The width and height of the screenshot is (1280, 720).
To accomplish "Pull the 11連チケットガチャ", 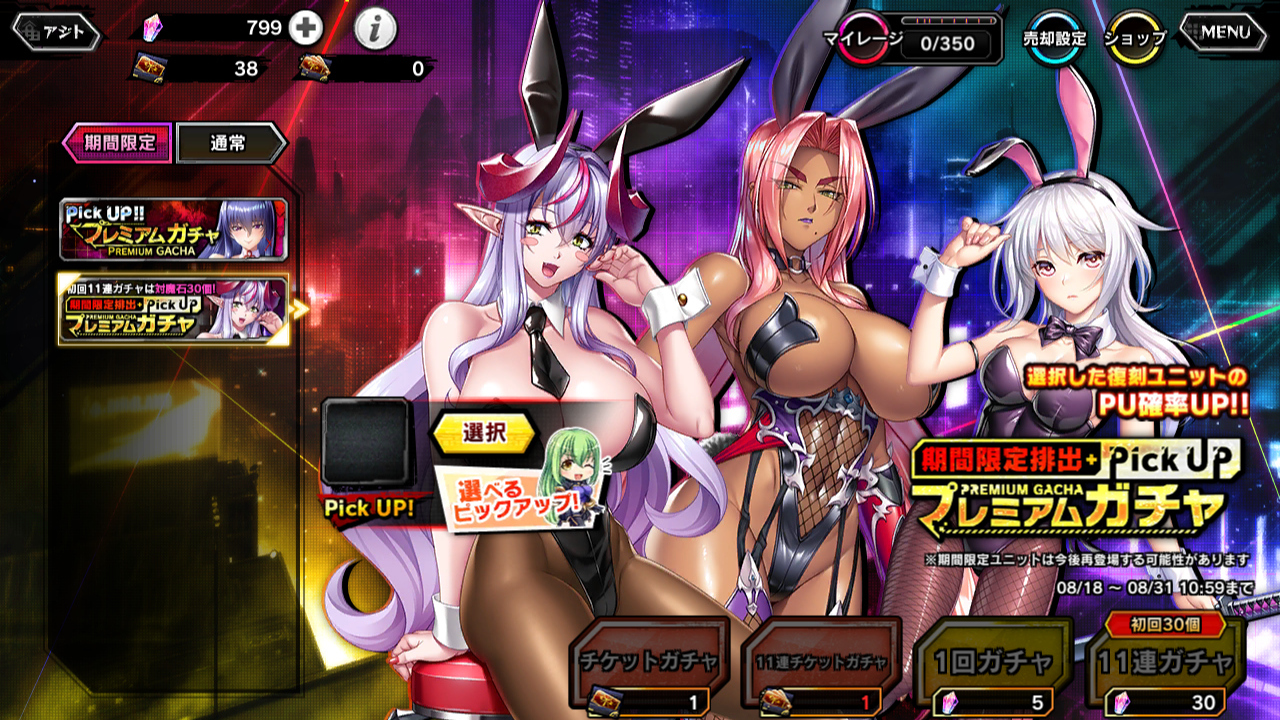I will point(820,668).
